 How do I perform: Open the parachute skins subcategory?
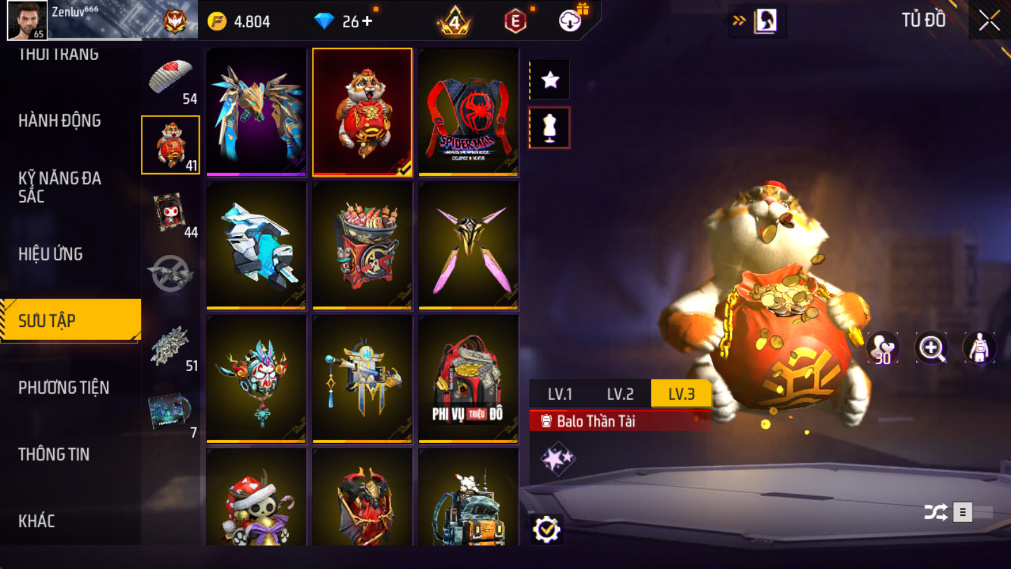(x=170, y=78)
